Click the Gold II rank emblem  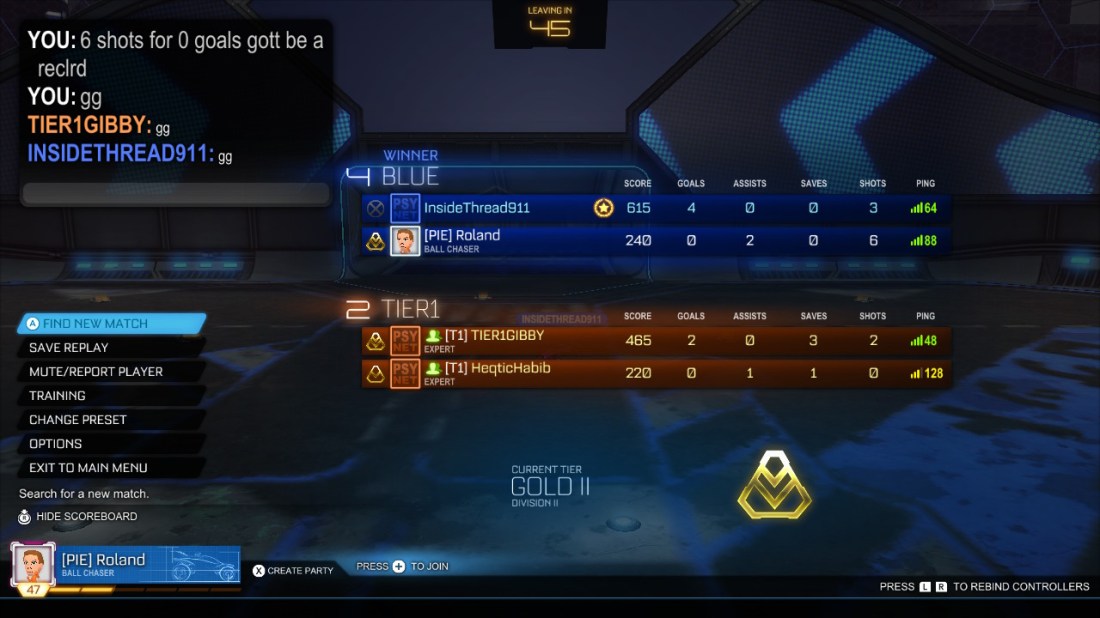[774, 485]
